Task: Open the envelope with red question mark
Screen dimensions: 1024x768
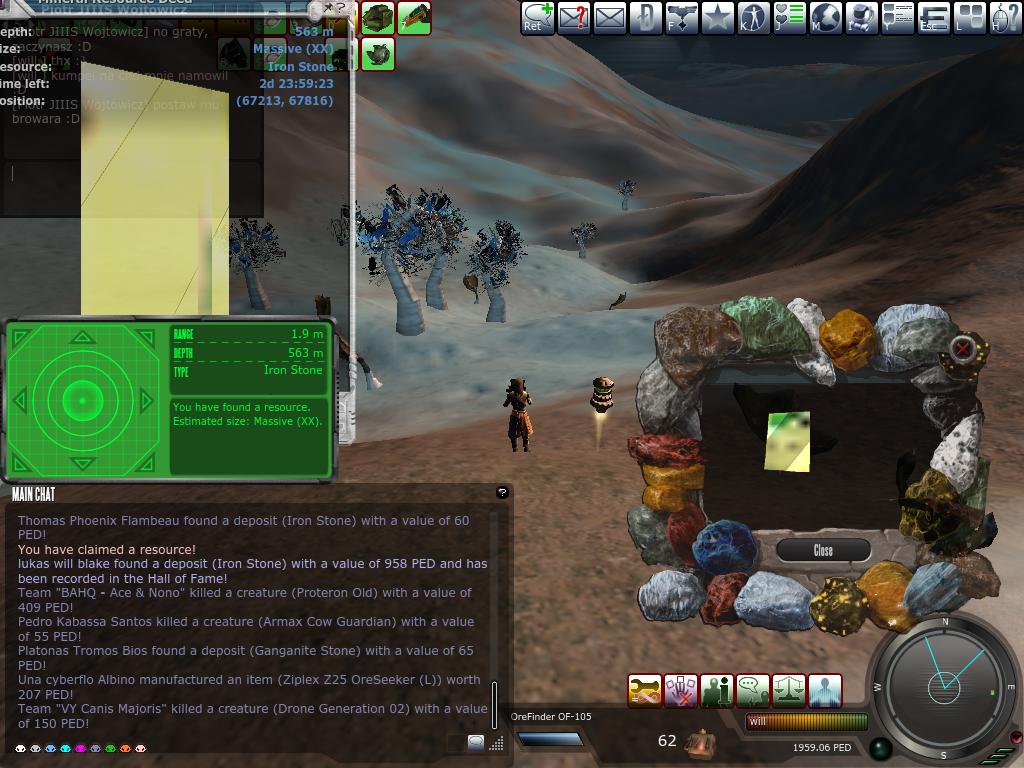Action: coord(574,18)
